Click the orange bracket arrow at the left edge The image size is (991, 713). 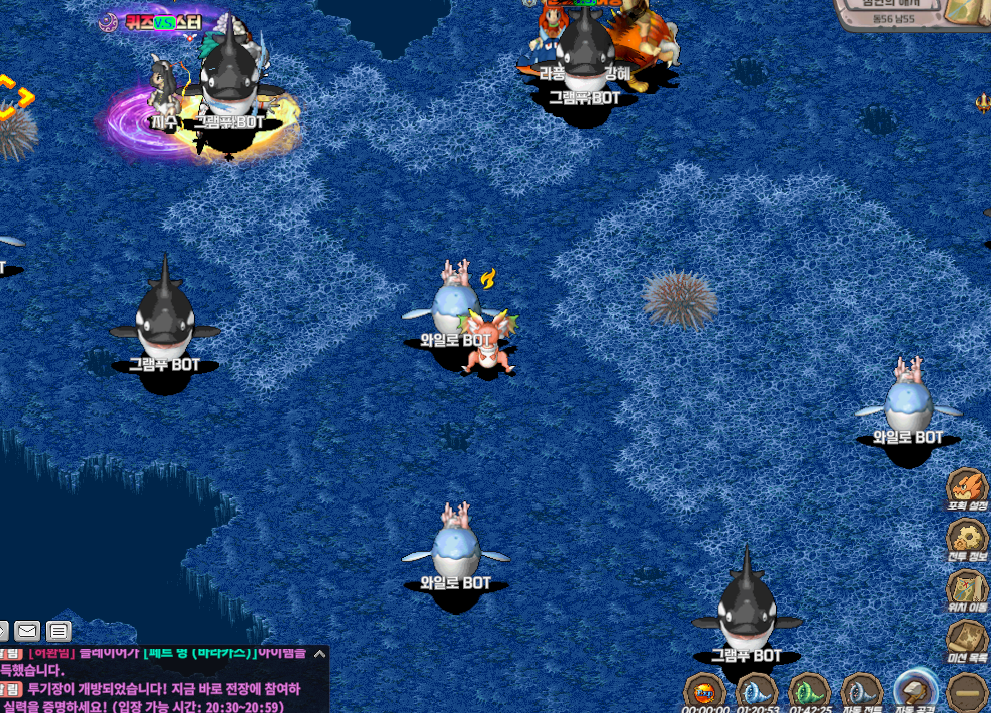click(x=15, y=98)
